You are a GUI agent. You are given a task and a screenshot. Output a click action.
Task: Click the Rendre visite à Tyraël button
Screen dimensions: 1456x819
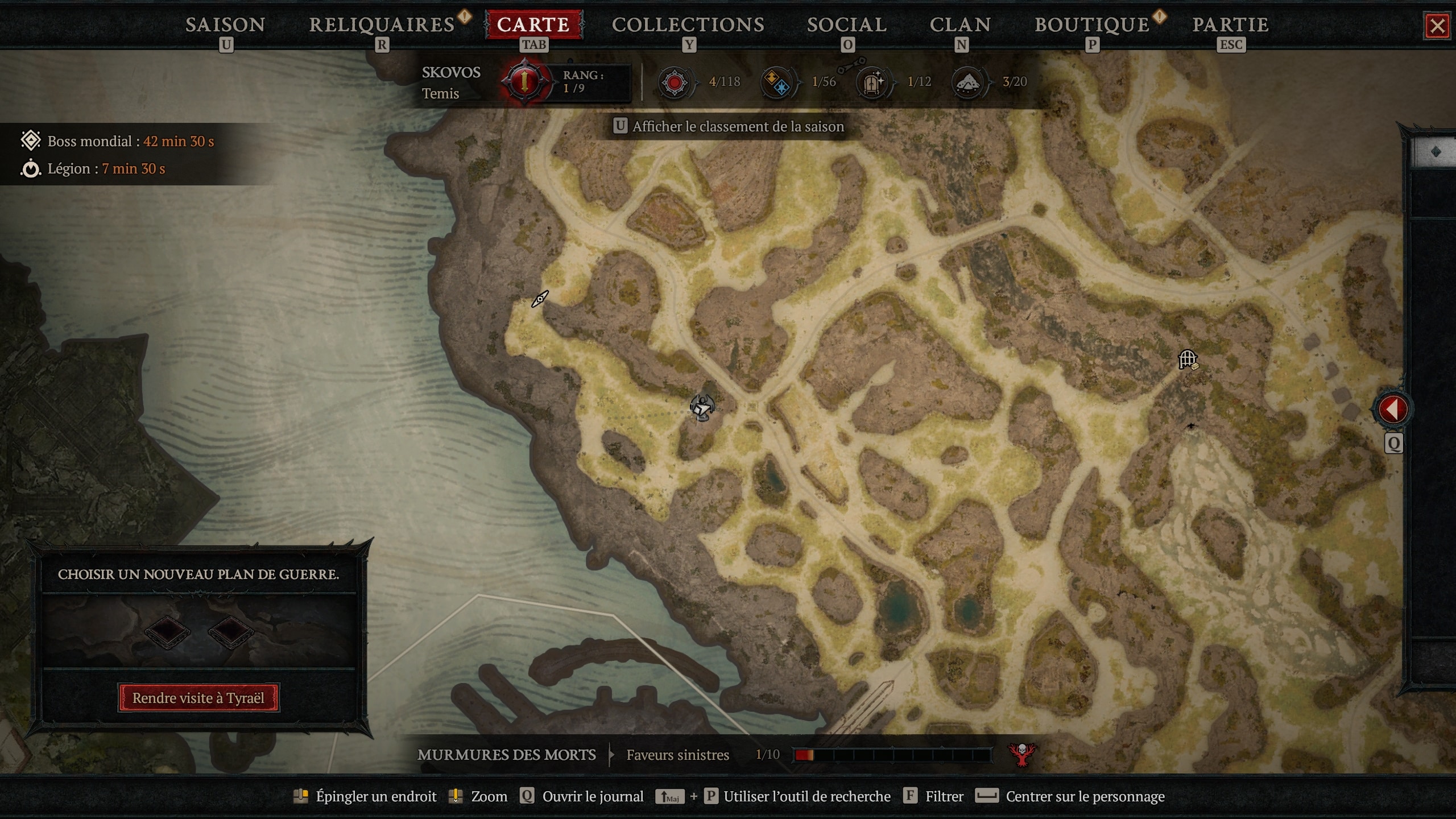coord(198,698)
